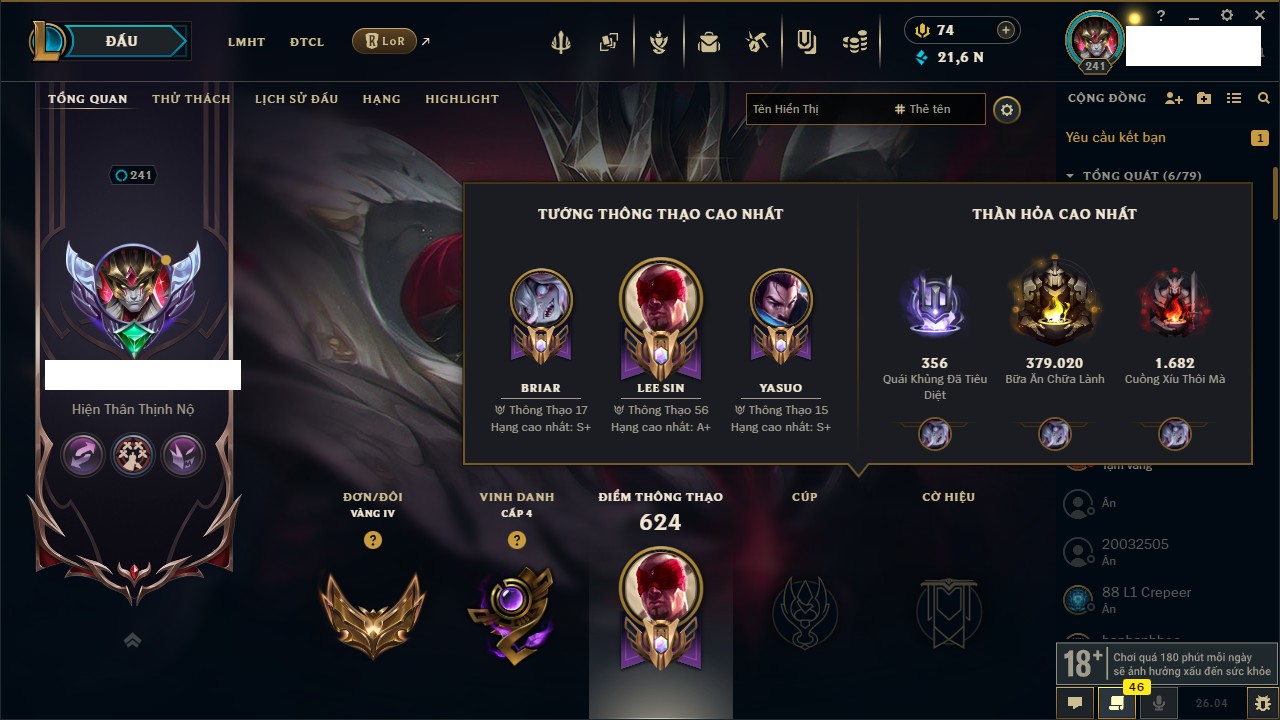Switch to ĐTCL game mode
The width and height of the screenshot is (1280, 720).
307,42
